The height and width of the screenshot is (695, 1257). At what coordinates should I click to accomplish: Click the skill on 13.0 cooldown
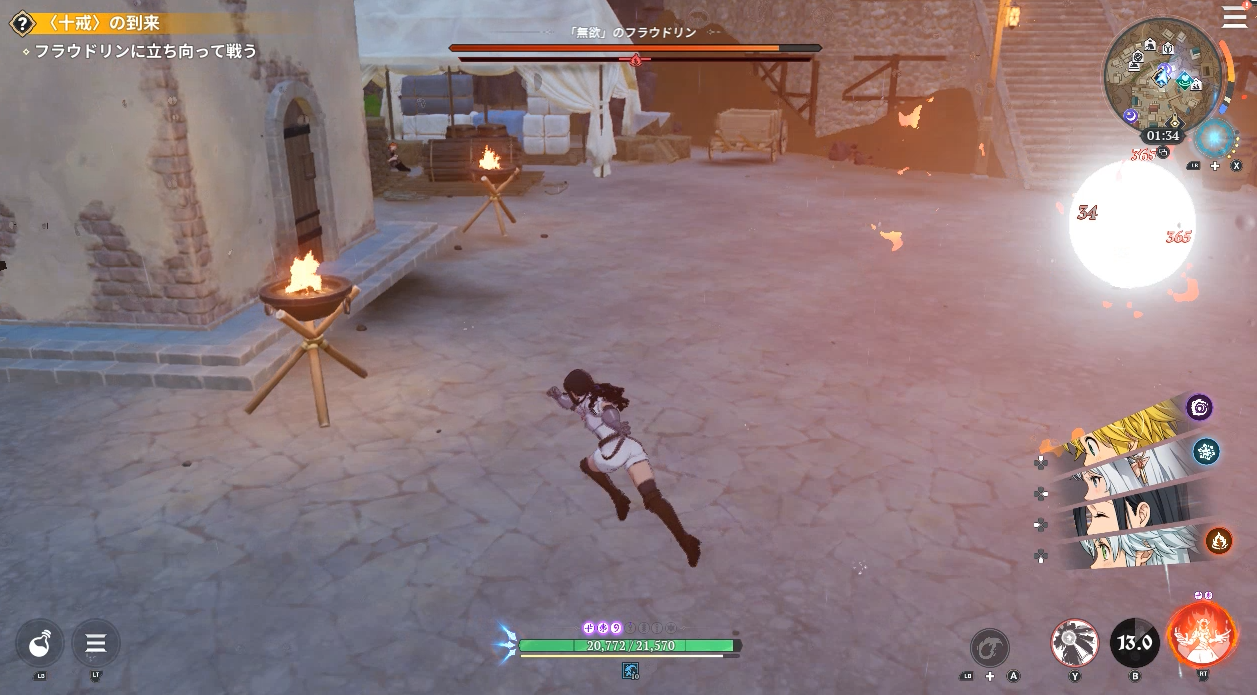pyautogui.click(x=1135, y=643)
